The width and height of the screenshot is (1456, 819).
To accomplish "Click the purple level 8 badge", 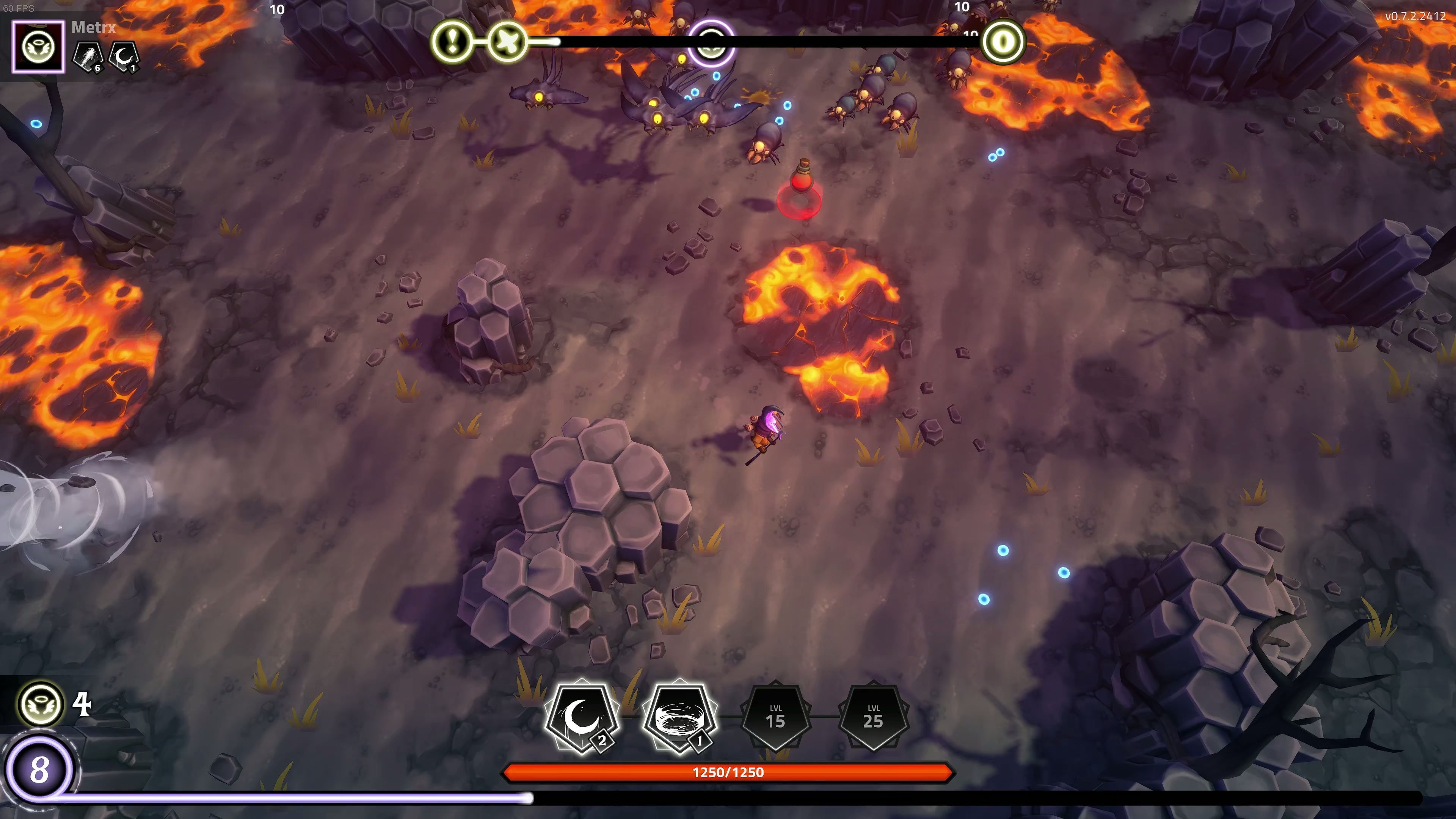I will pos(39,769).
